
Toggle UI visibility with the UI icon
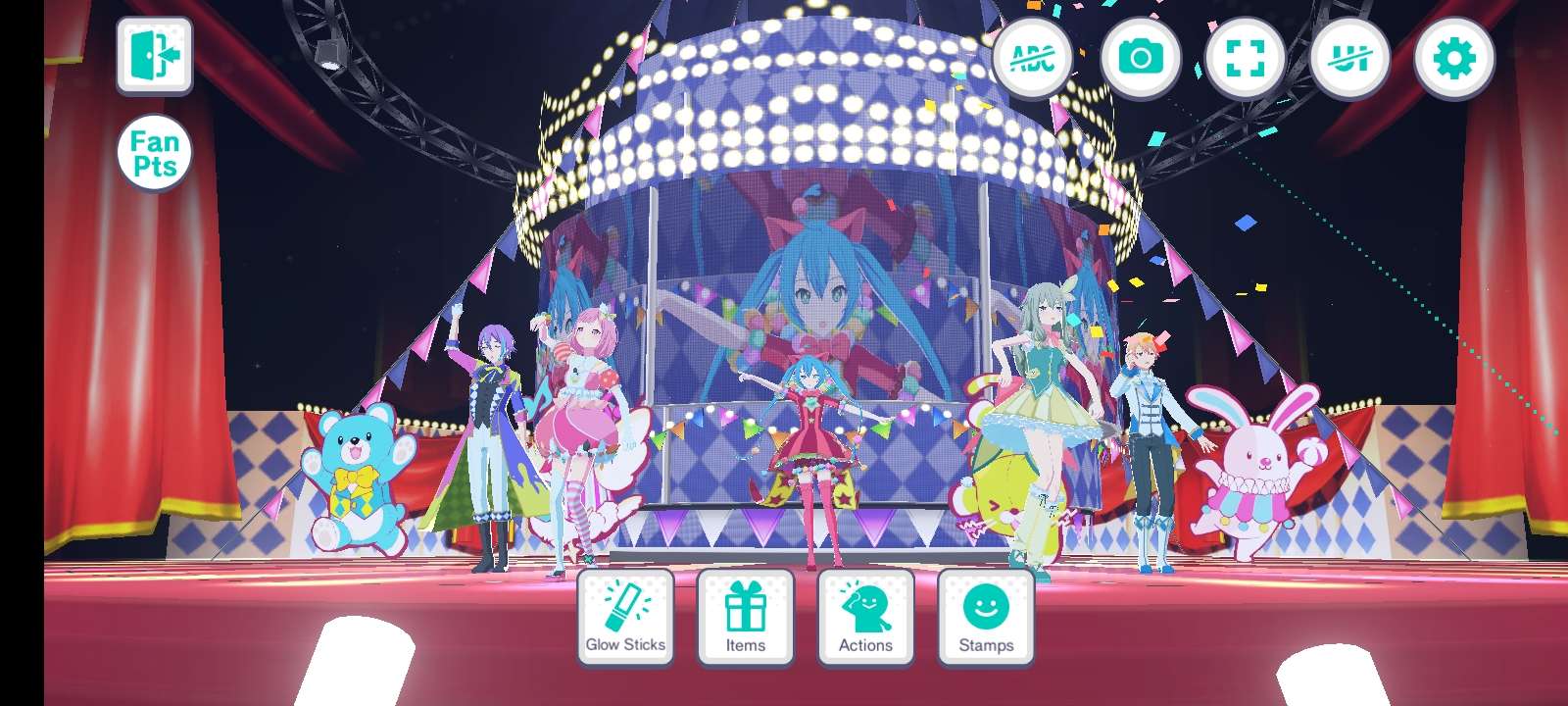[x=1351, y=59]
